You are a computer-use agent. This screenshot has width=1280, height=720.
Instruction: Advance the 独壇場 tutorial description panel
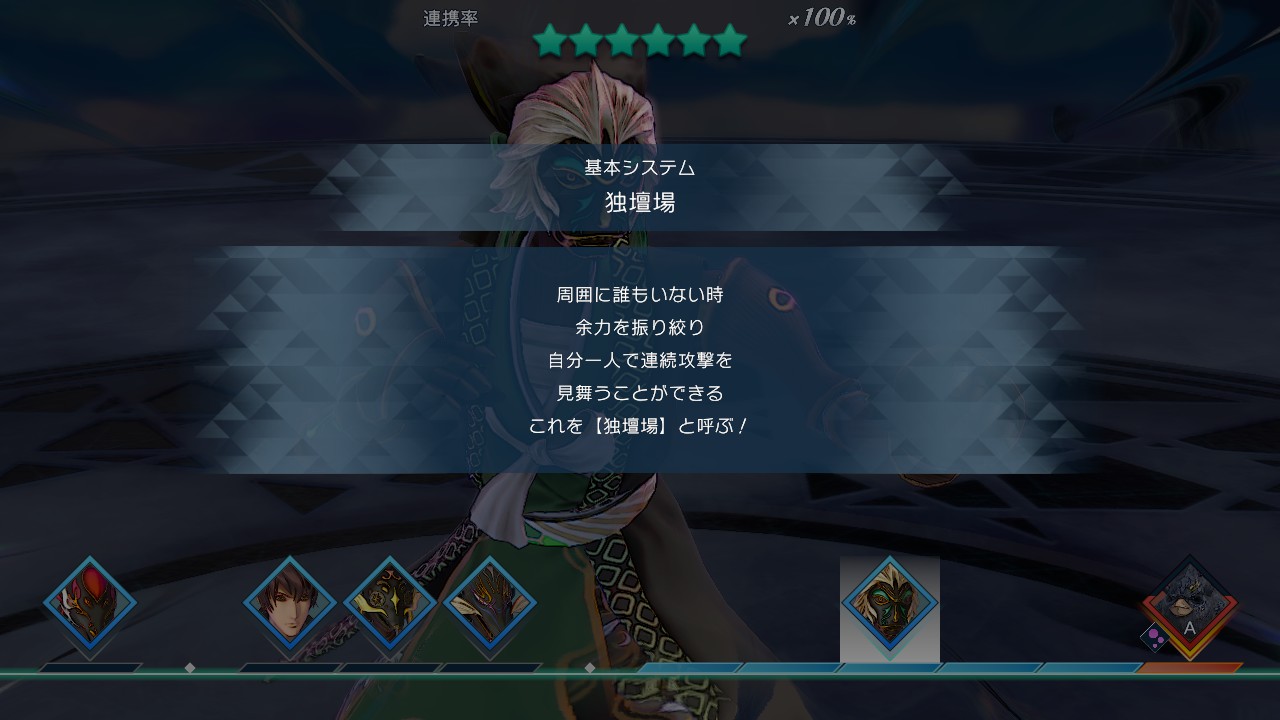click(x=640, y=360)
